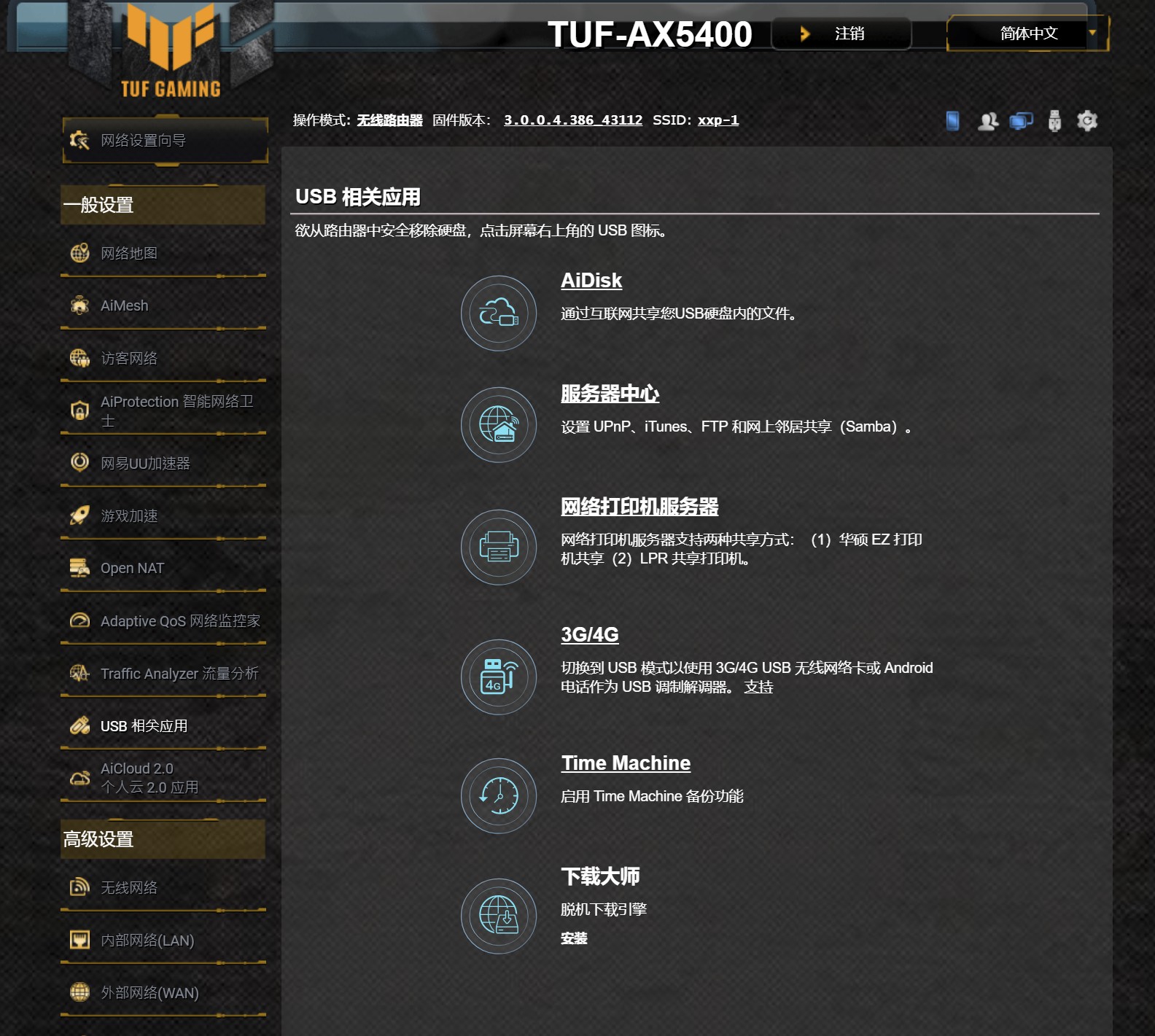This screenshot has height=1036, width=1155.
Task: Expand the 一般设置 section header
Action: [163, 205]
